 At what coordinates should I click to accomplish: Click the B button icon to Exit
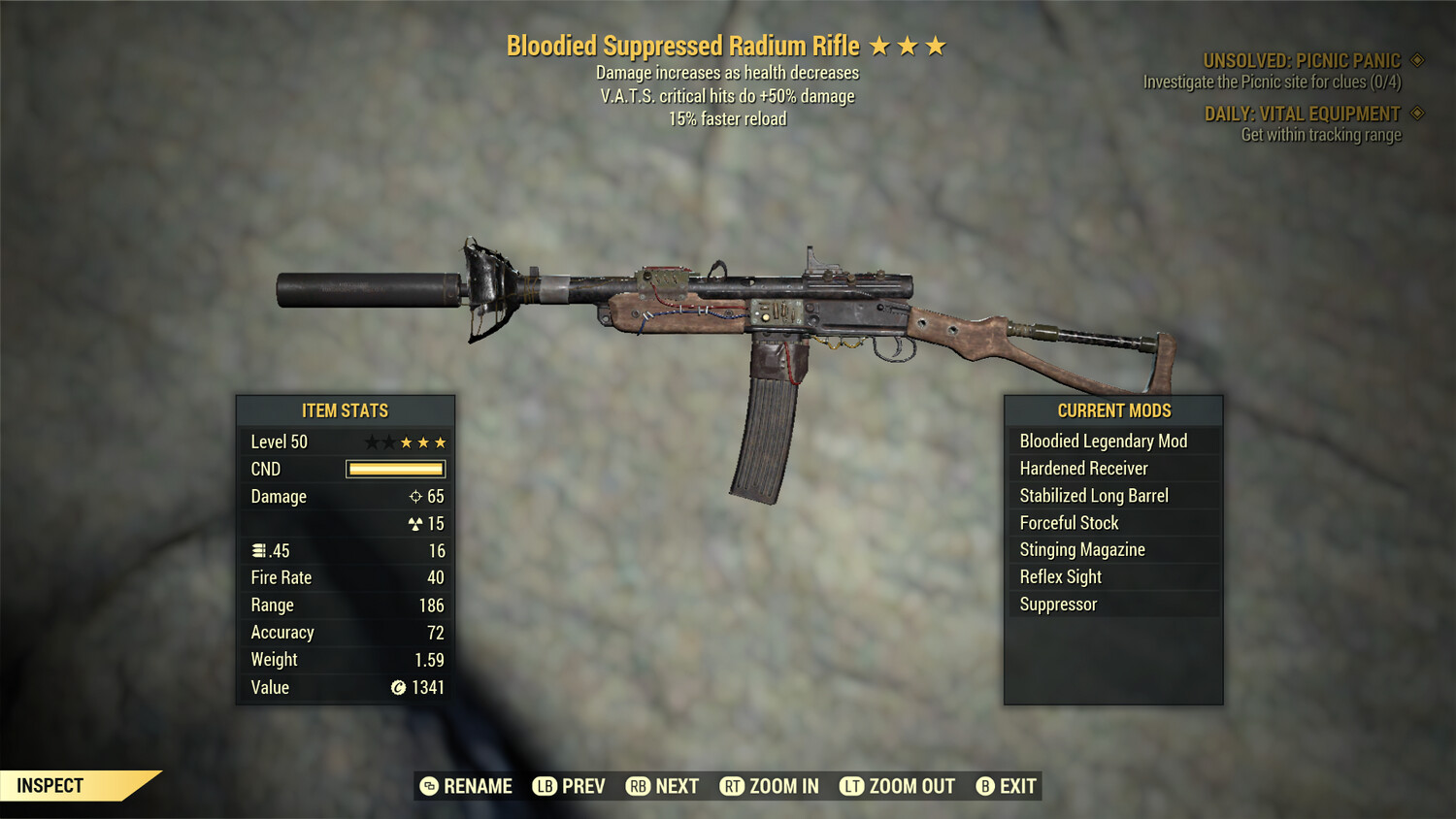click(985, 786)
